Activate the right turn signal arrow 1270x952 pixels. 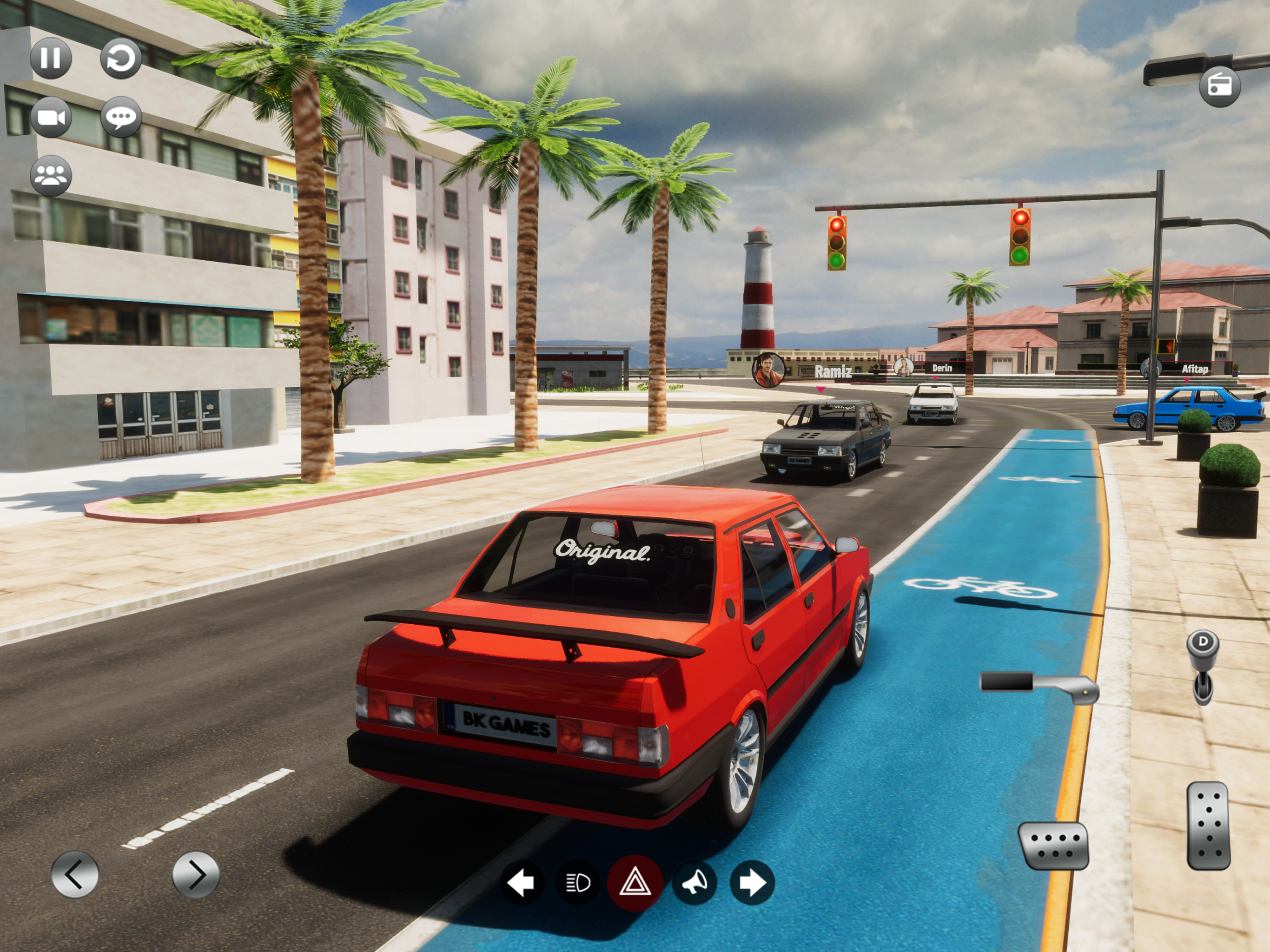tap(752, 882)
